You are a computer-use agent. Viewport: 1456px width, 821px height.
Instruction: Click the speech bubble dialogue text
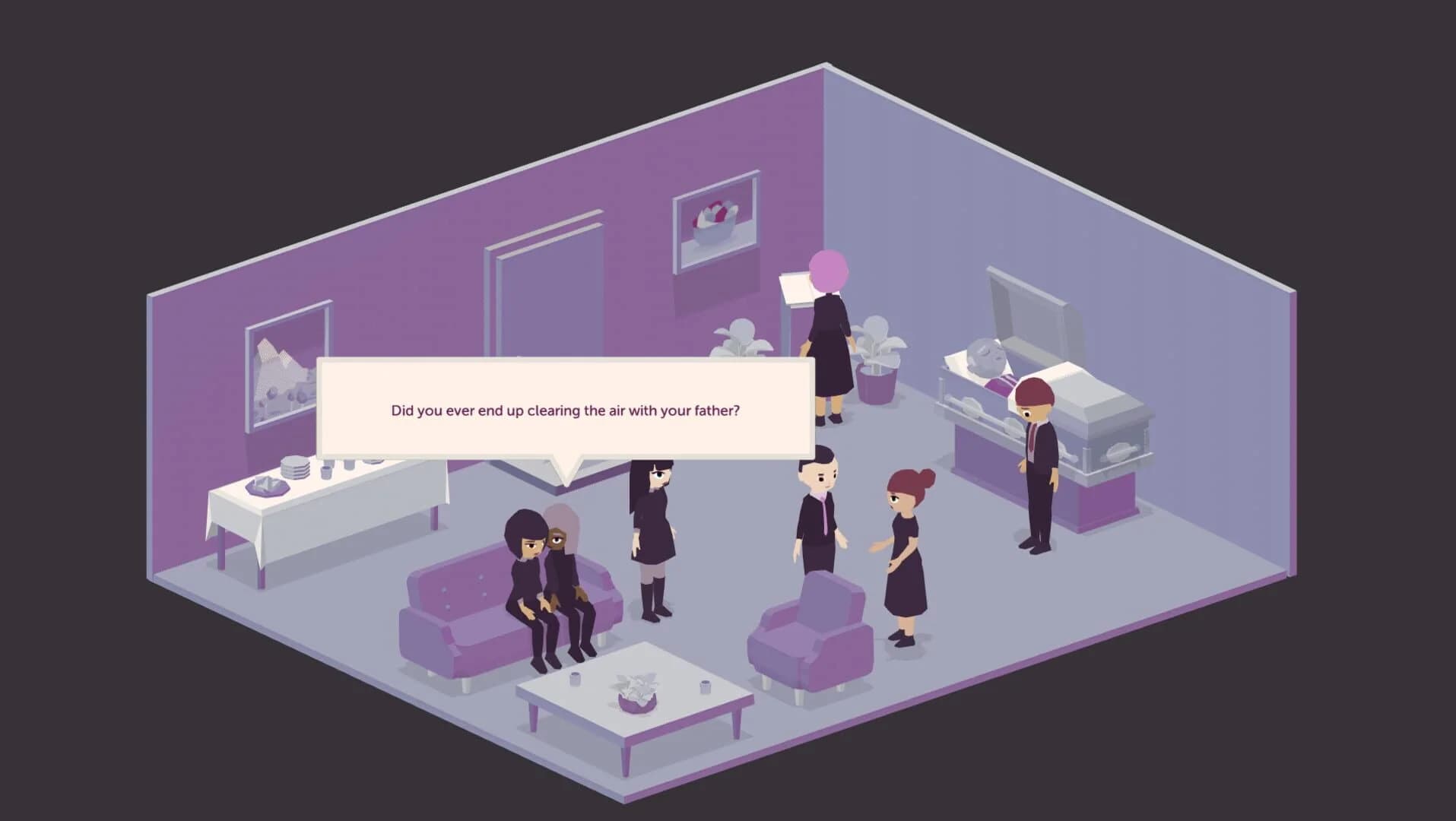[566, 410]
